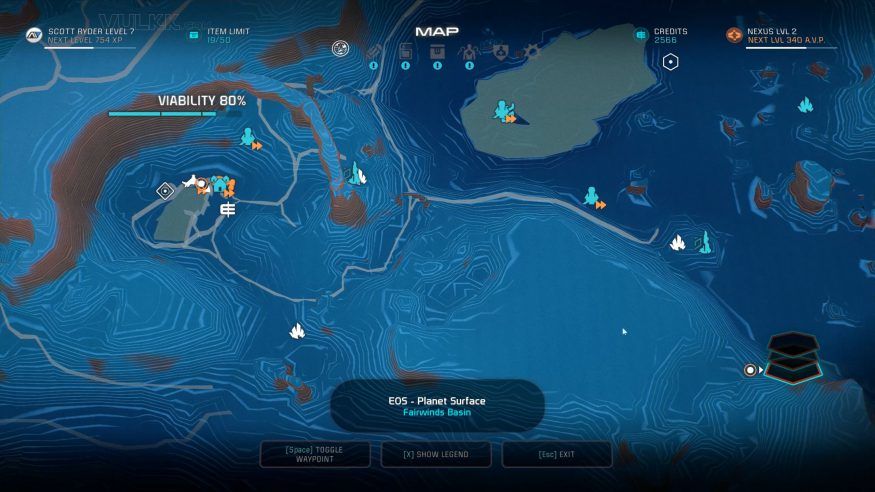Switch map layers with the stacked hexagon control
875x492 pixels.
coord(793,357)
